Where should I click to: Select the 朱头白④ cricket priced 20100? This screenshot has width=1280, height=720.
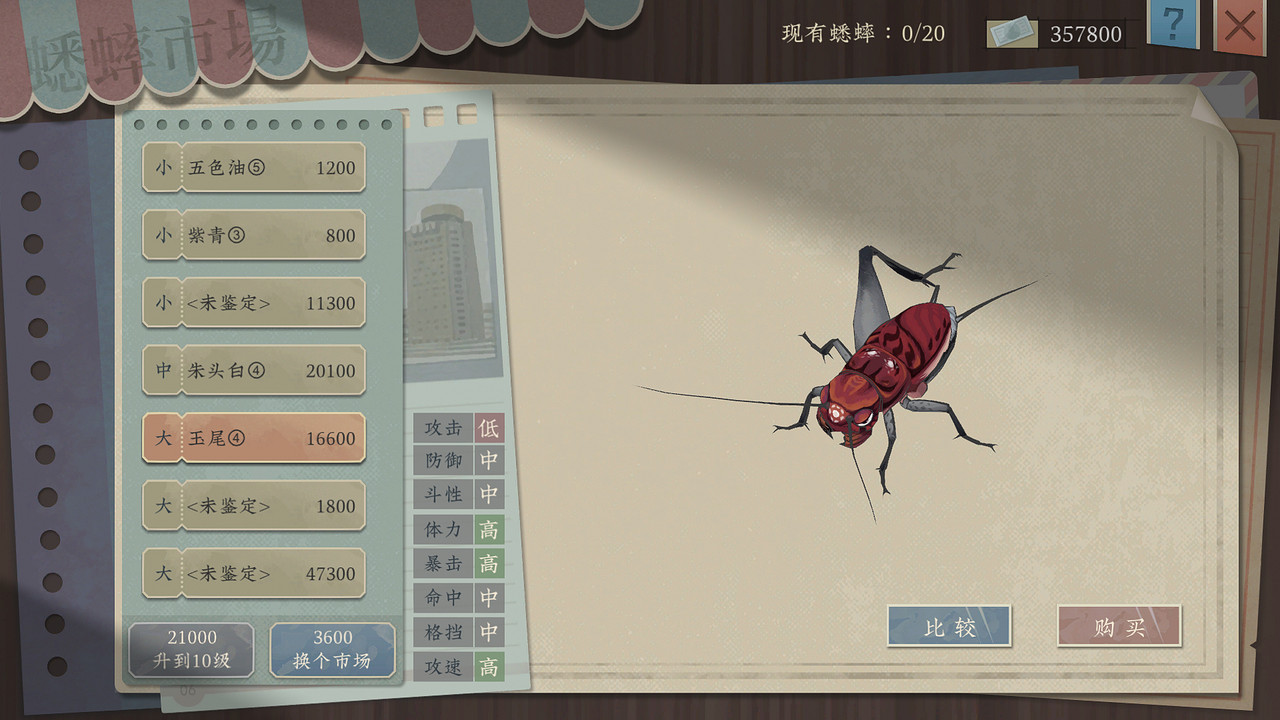tap(253, 370)
